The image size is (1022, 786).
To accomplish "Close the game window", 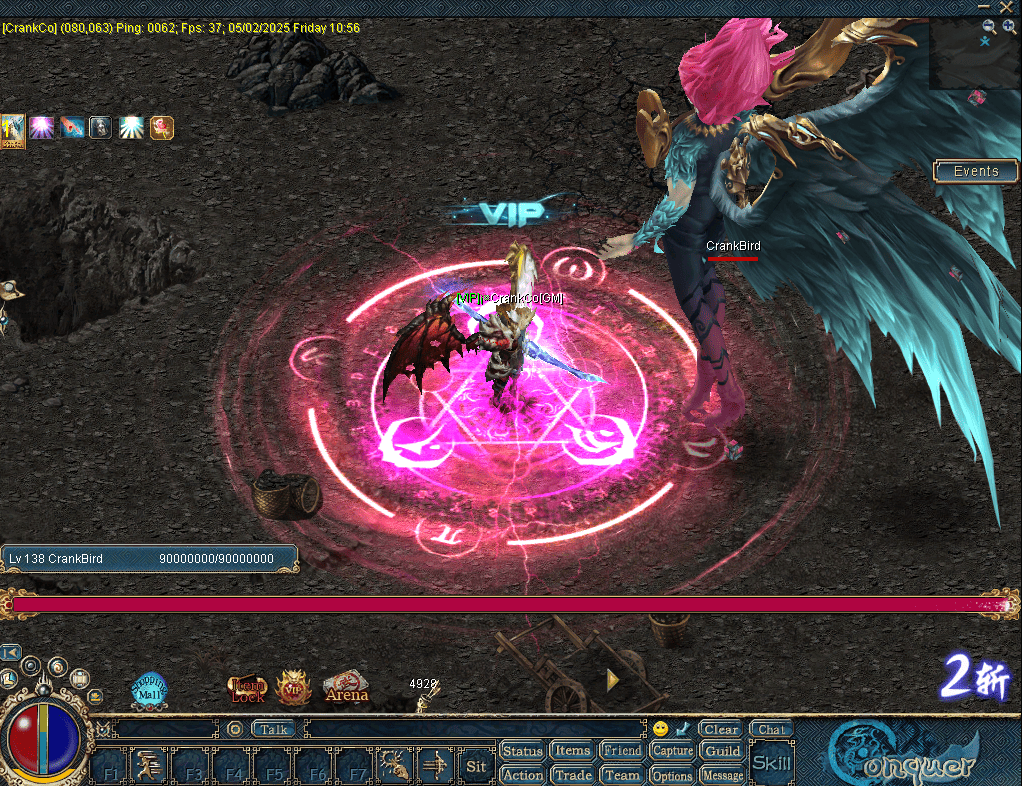I will click(x=1006, y=7).
